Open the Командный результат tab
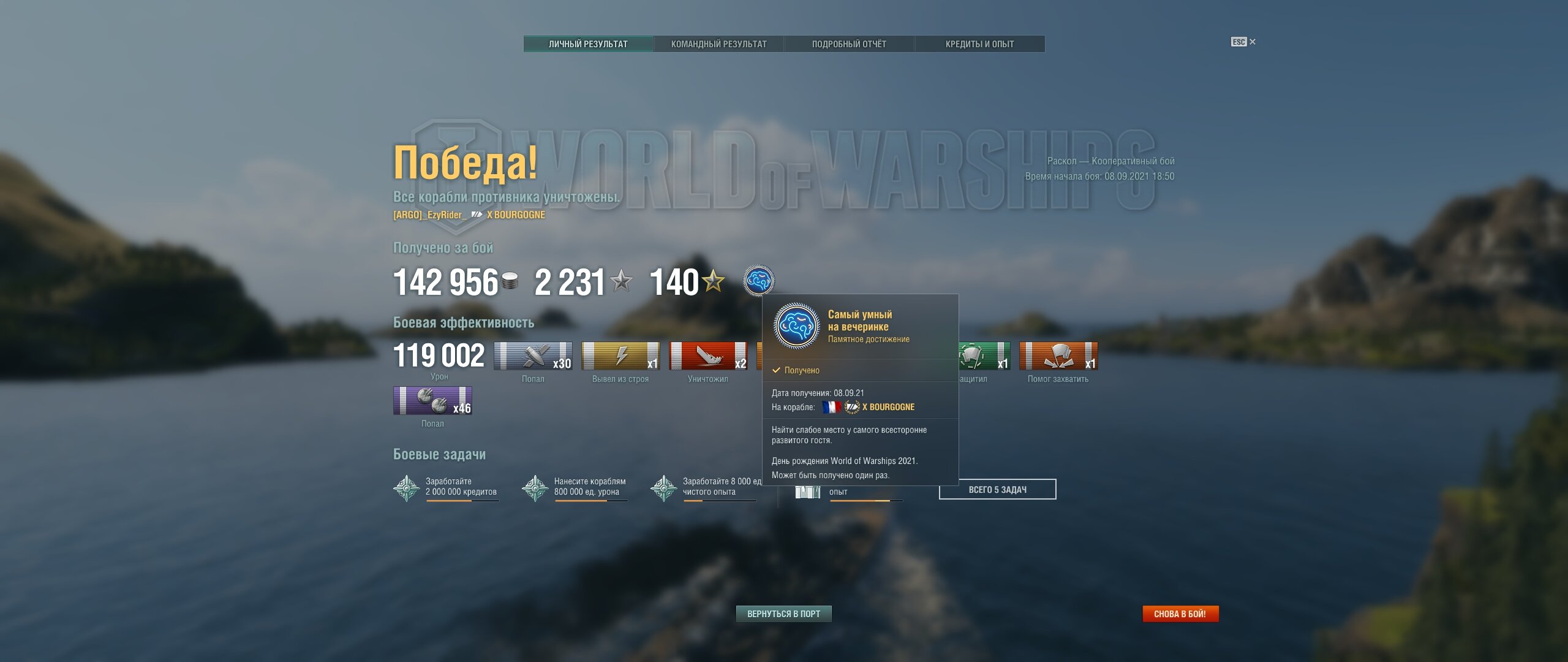 [718, 44]
